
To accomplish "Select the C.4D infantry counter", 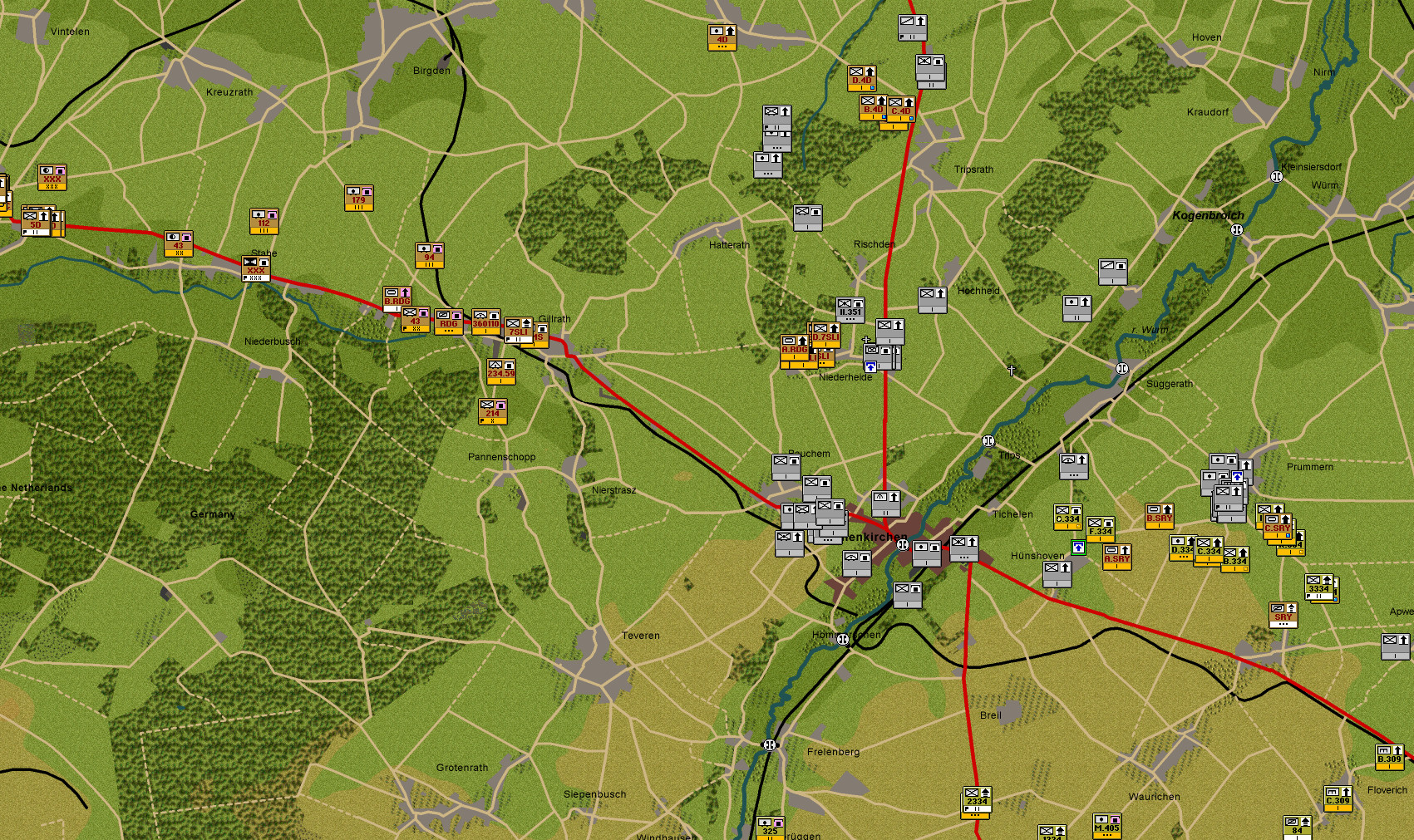I will [901, 111].
